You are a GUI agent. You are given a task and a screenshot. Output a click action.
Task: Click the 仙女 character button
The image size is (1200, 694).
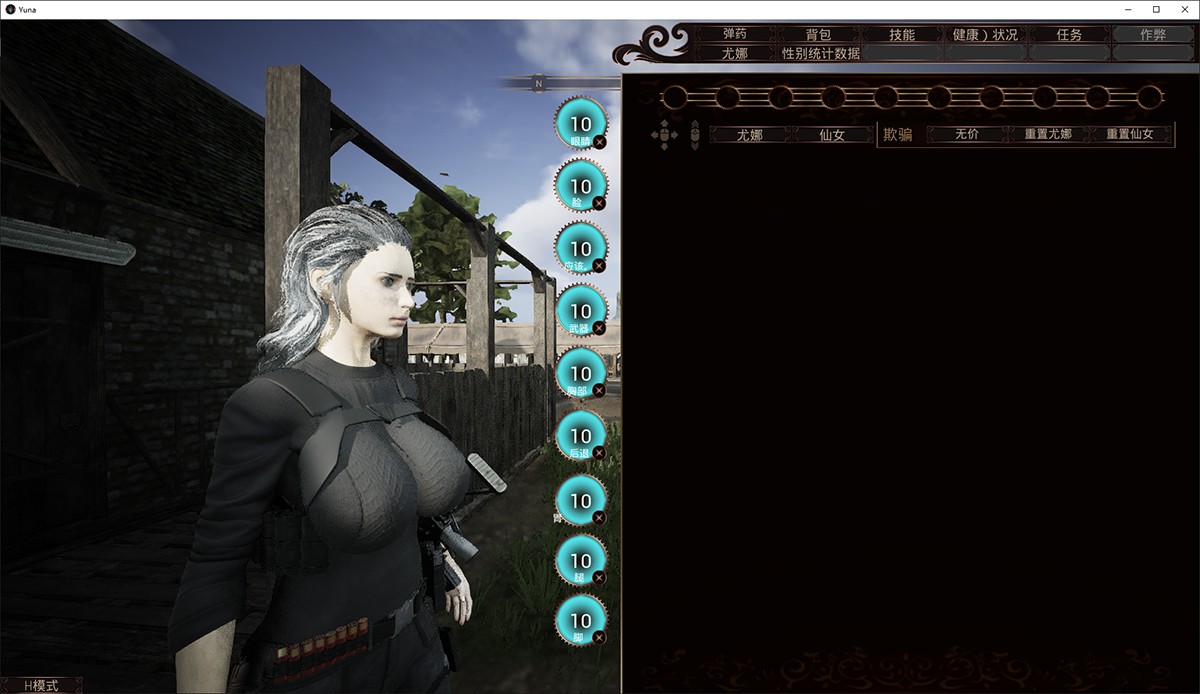click(832, 134)
